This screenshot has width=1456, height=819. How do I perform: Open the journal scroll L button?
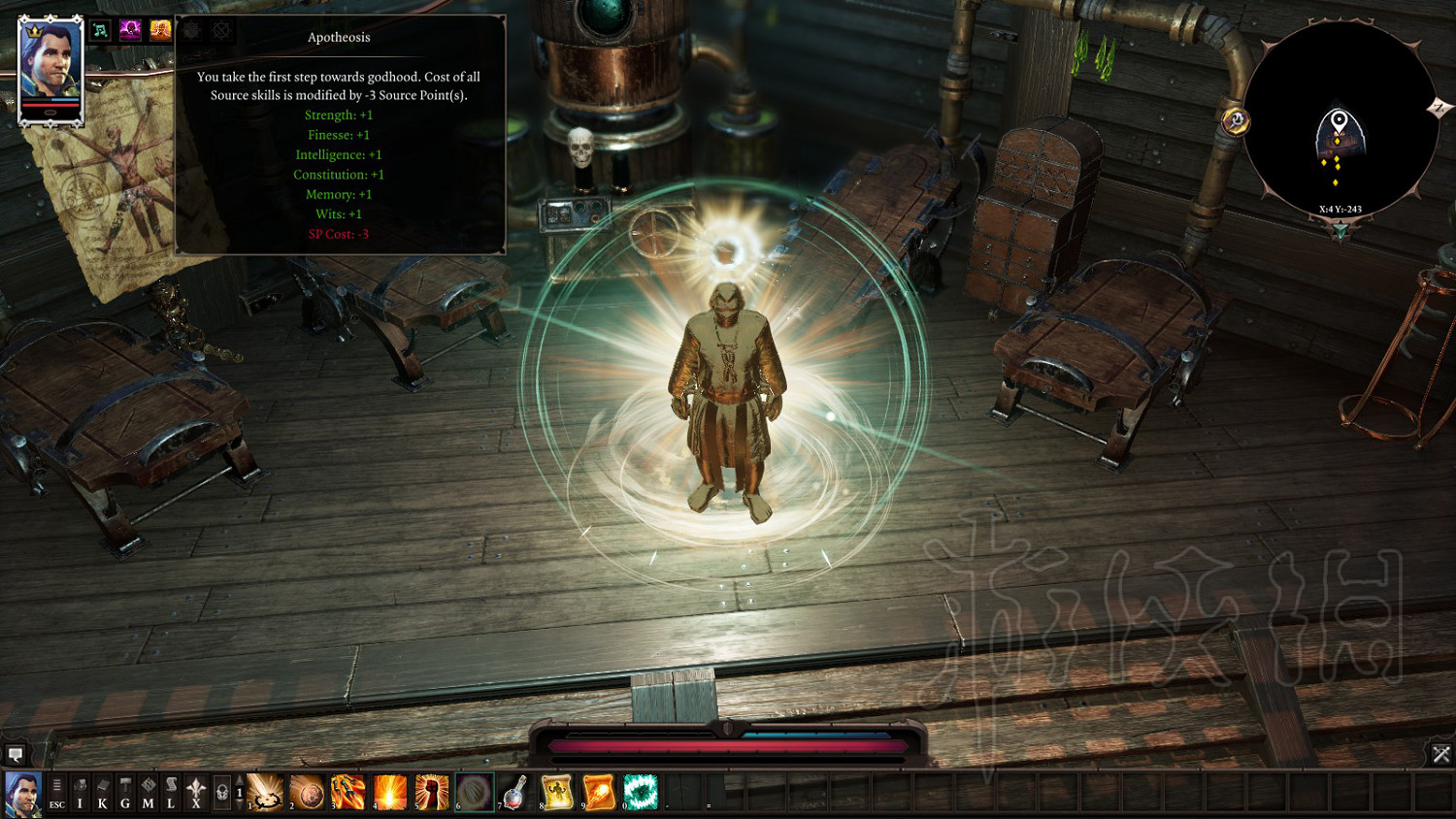pyautogui.click(x=171, y=793)
